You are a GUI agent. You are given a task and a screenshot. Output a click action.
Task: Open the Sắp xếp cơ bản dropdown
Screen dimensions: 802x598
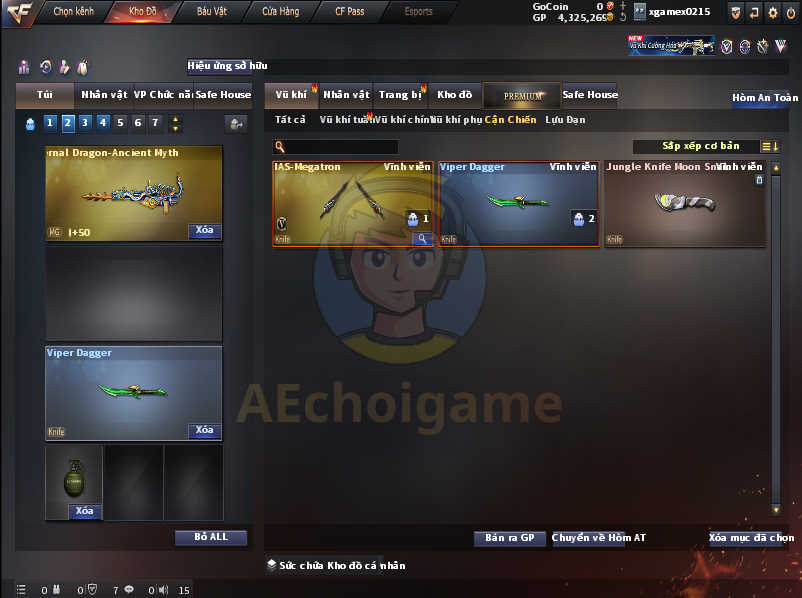tap(700, 146)
